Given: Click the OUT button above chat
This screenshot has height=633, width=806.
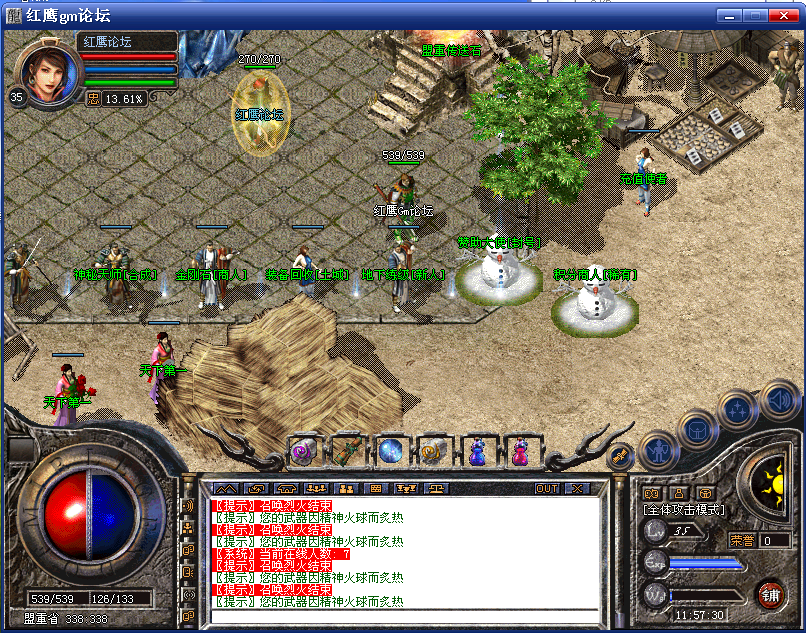Looking at the screenshot, I should (x=546, y=489).
